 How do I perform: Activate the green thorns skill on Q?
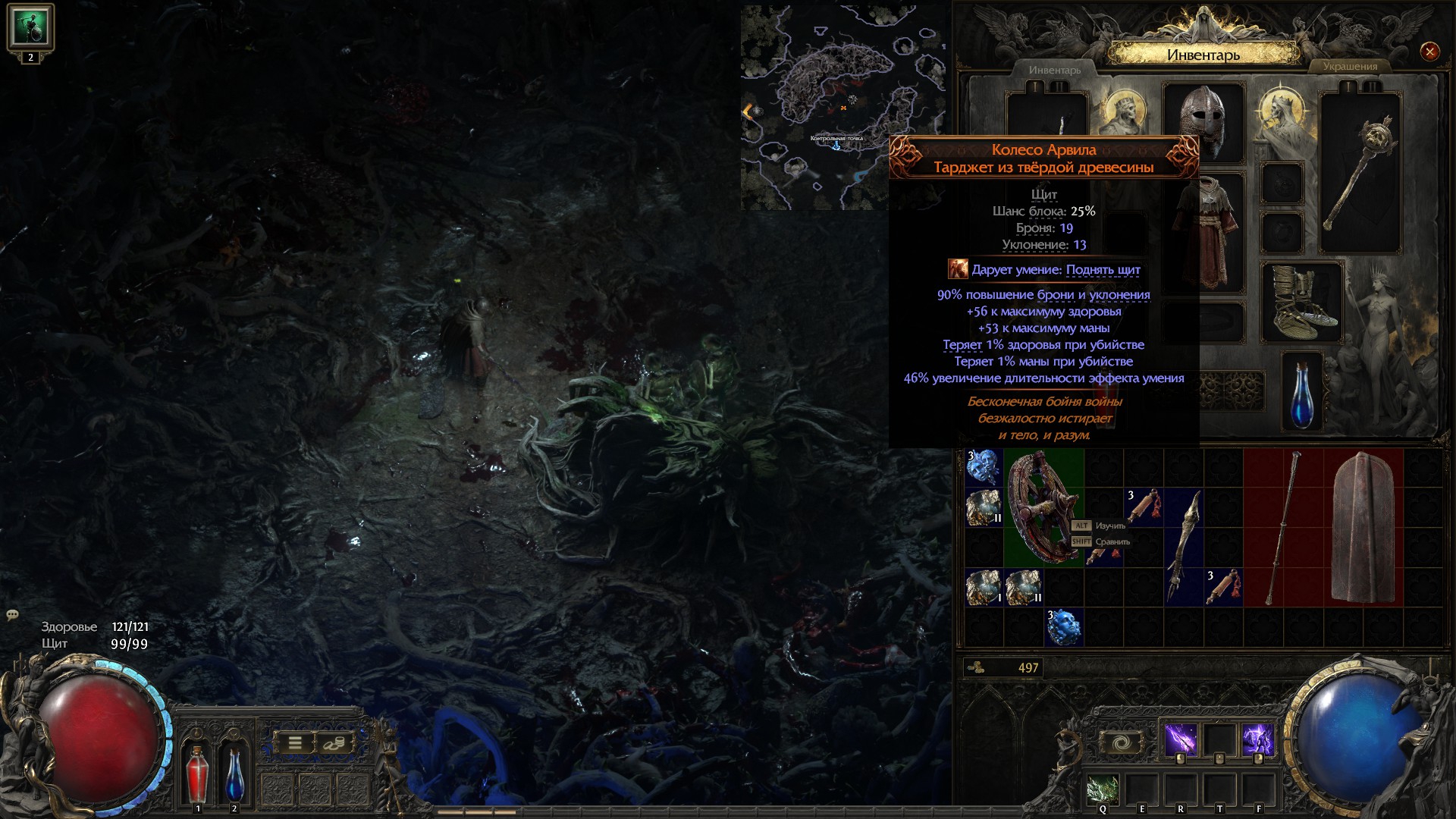[x=1103, y=790]
